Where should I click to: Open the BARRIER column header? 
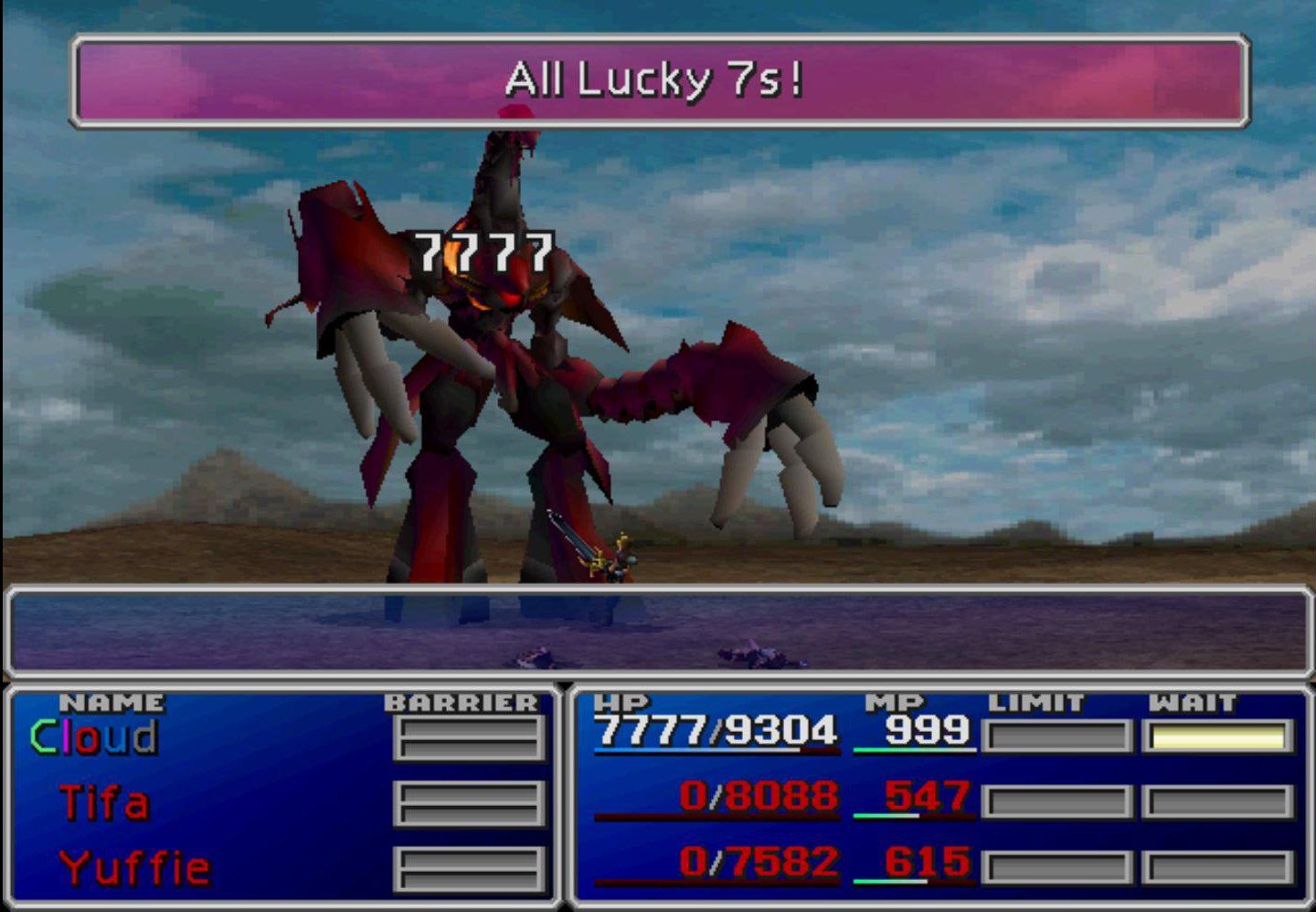[460, 703]
